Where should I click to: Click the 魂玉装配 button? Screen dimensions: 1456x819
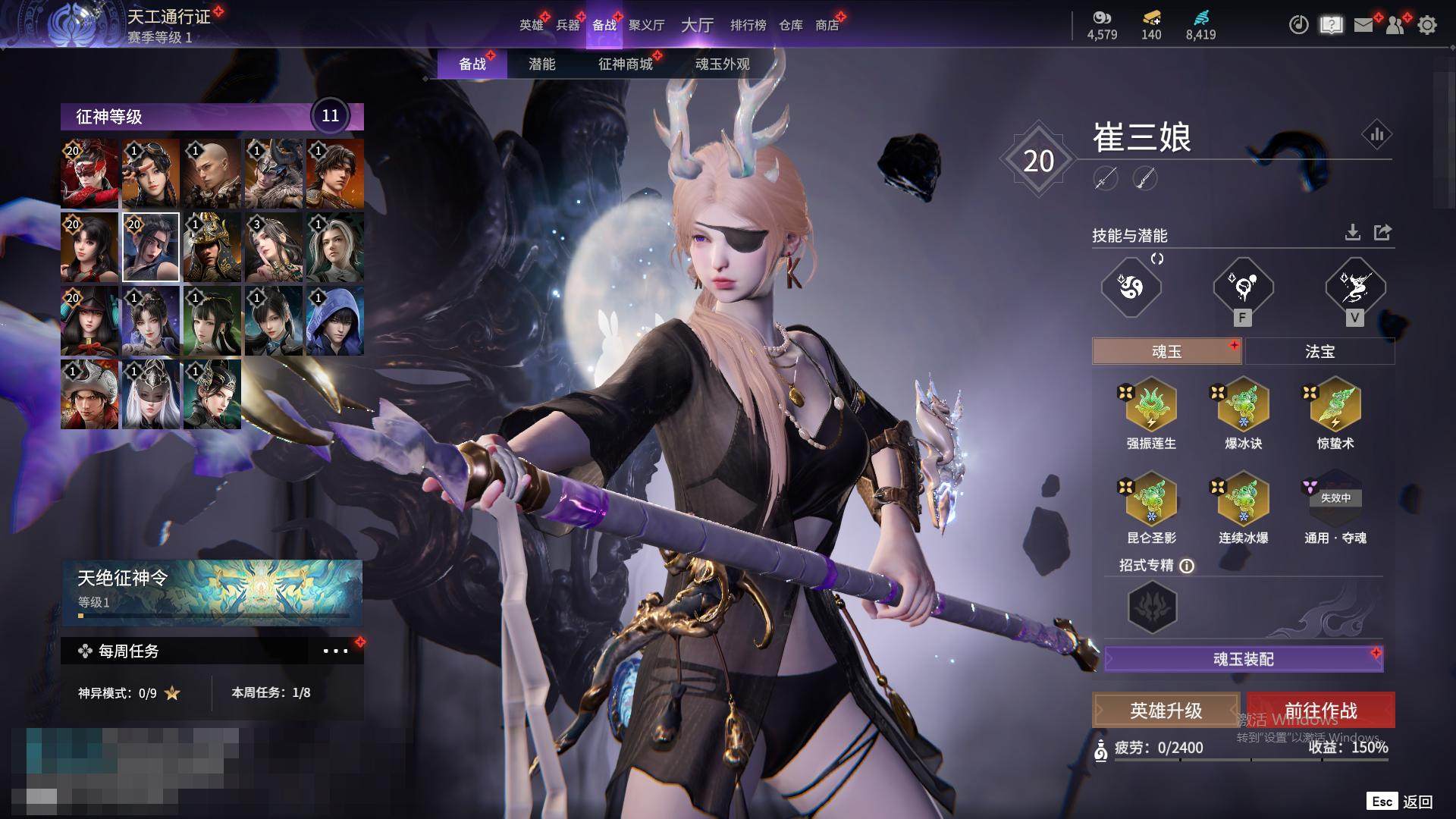click(x=1244, y=659)
